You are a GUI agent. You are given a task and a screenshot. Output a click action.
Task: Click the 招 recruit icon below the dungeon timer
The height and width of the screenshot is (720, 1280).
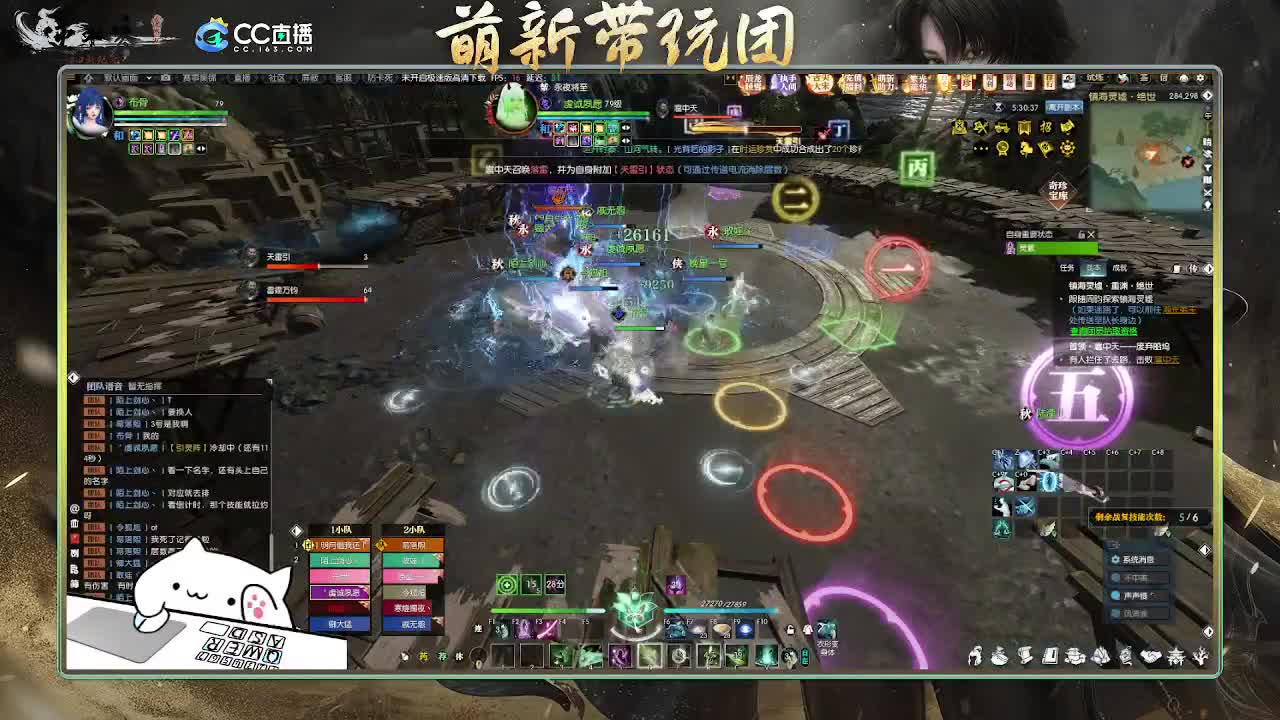point(1047,127)
